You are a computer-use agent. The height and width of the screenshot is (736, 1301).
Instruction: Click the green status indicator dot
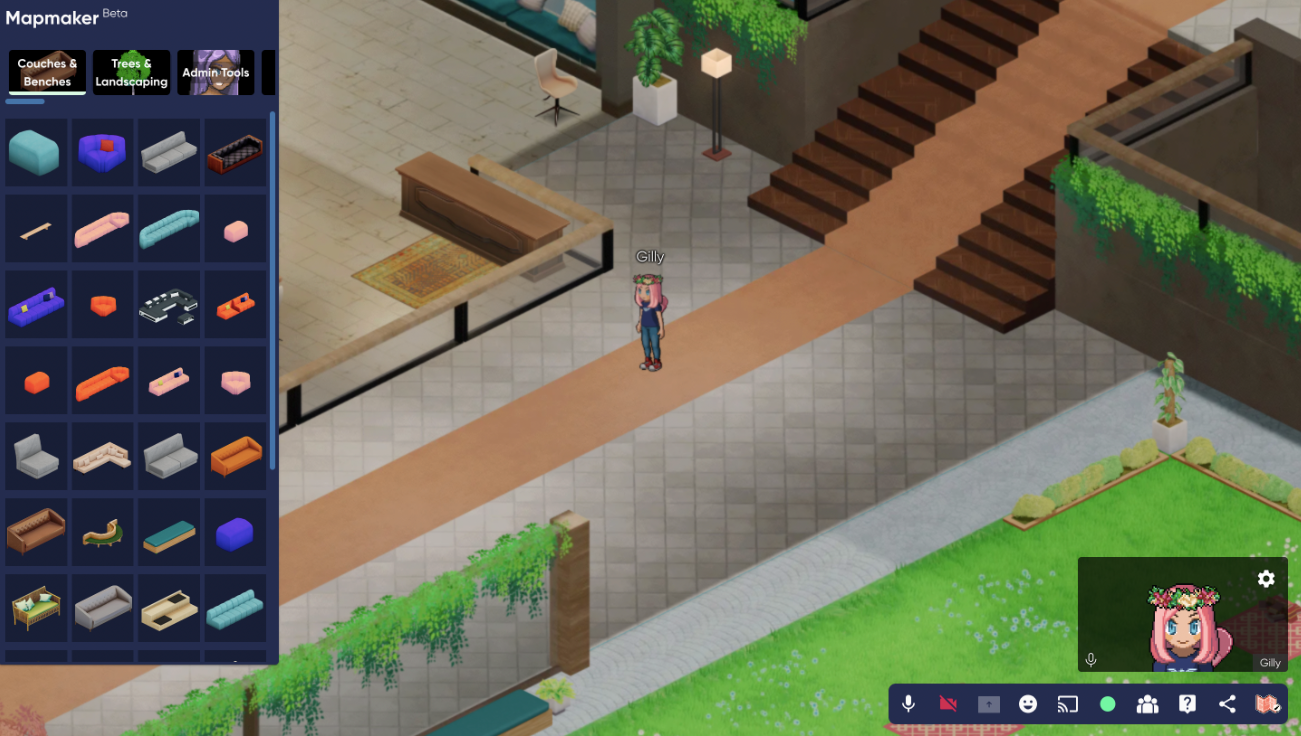pyautogui.click(x=1107, y=704)
